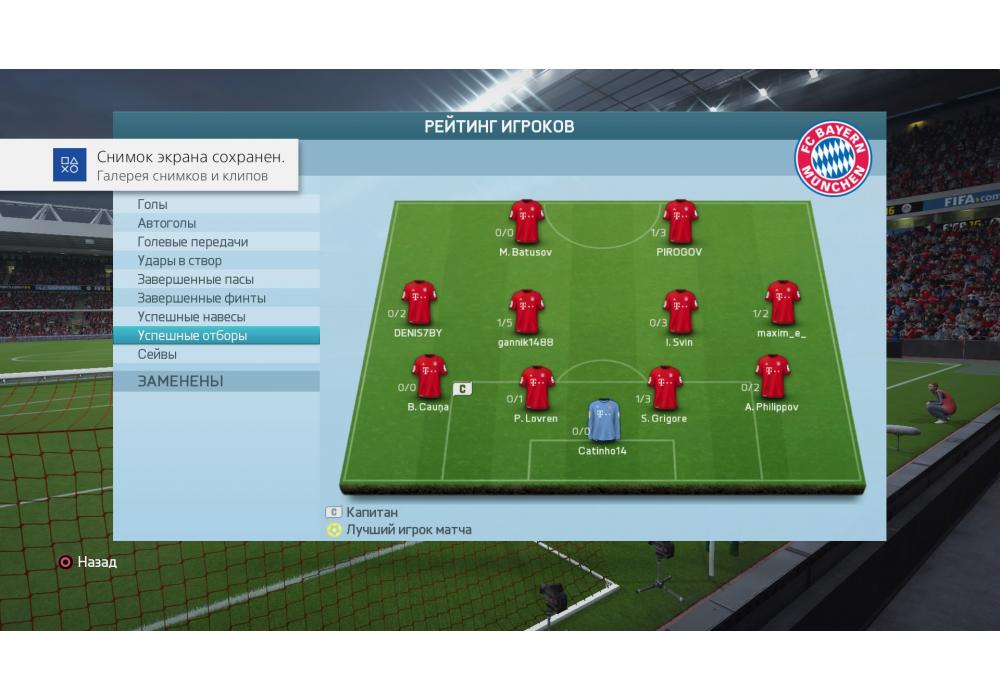Choose PIROGOV on the pitch
Viewport: 1000px width, 700px height.
point(680,222)
